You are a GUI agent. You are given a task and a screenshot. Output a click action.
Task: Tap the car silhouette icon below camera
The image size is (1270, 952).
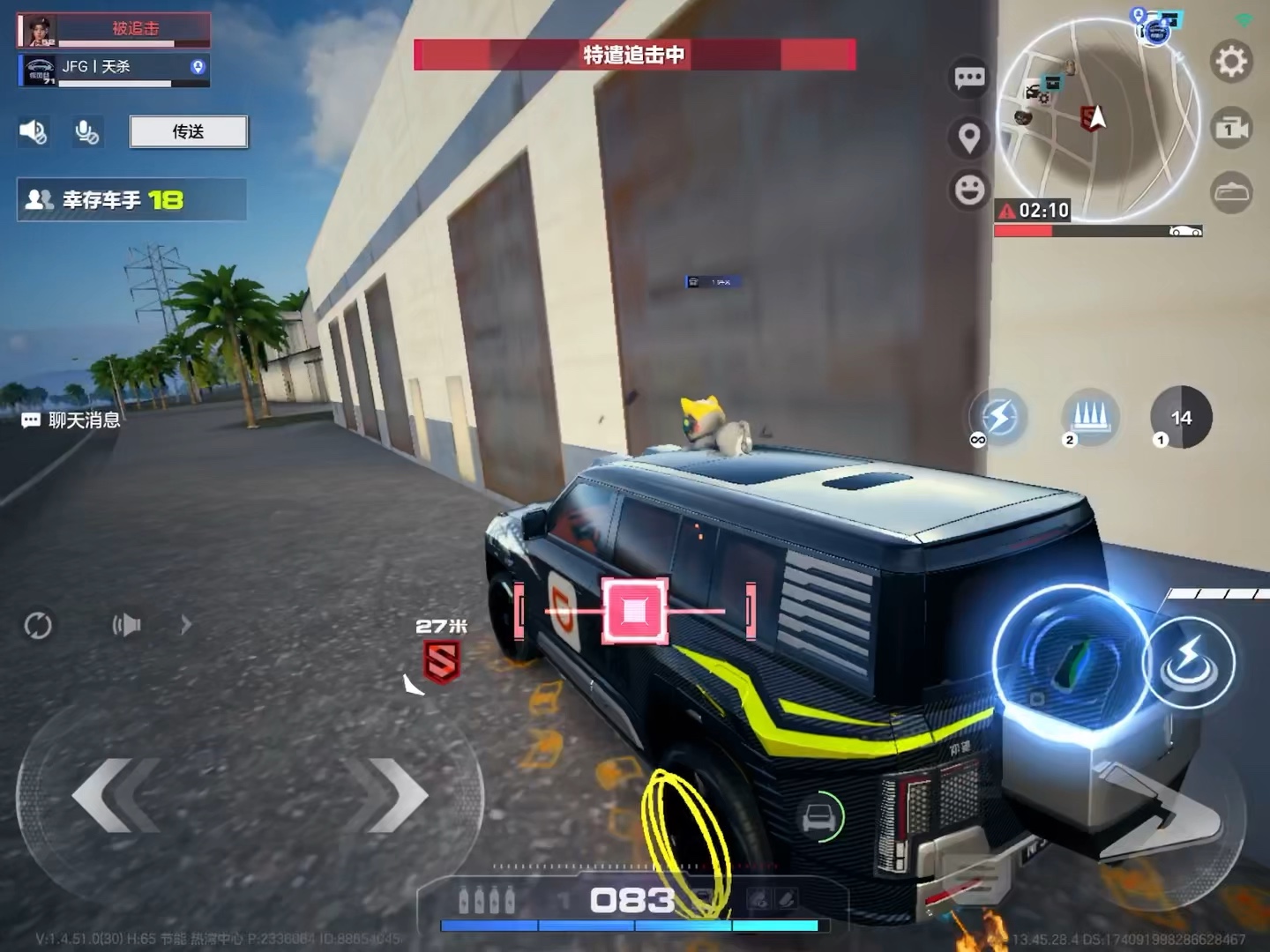(1231, 192)
